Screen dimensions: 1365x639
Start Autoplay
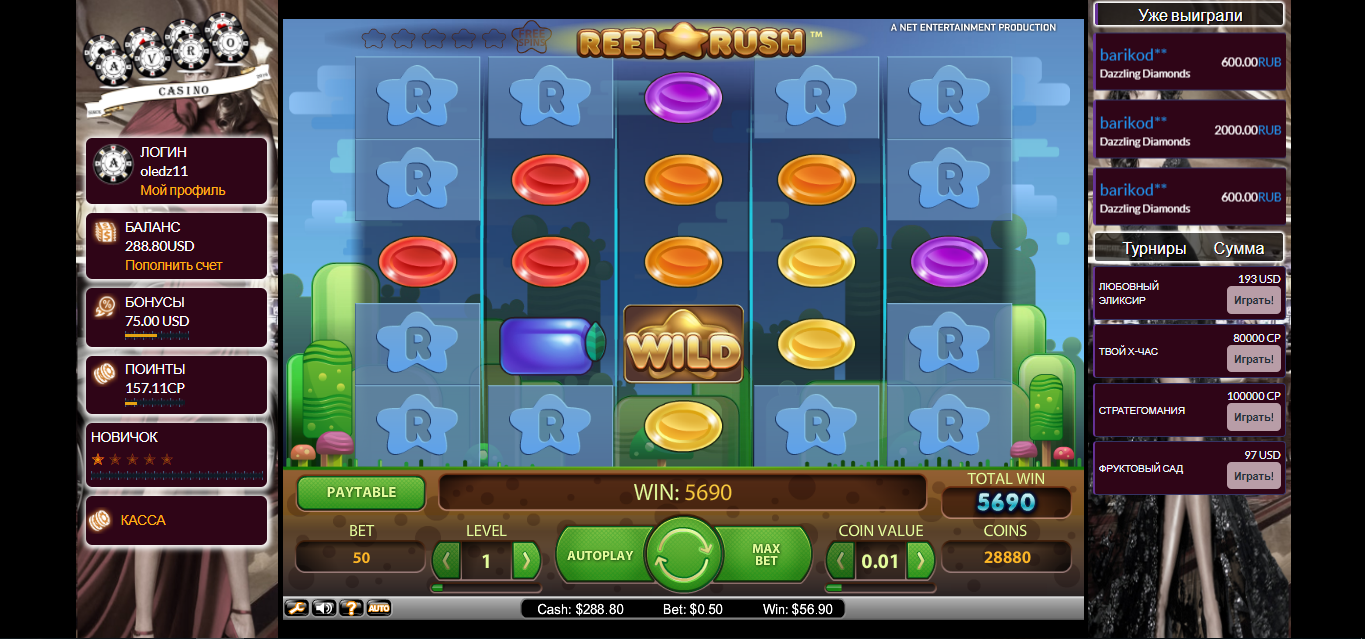tap(600, 556)
